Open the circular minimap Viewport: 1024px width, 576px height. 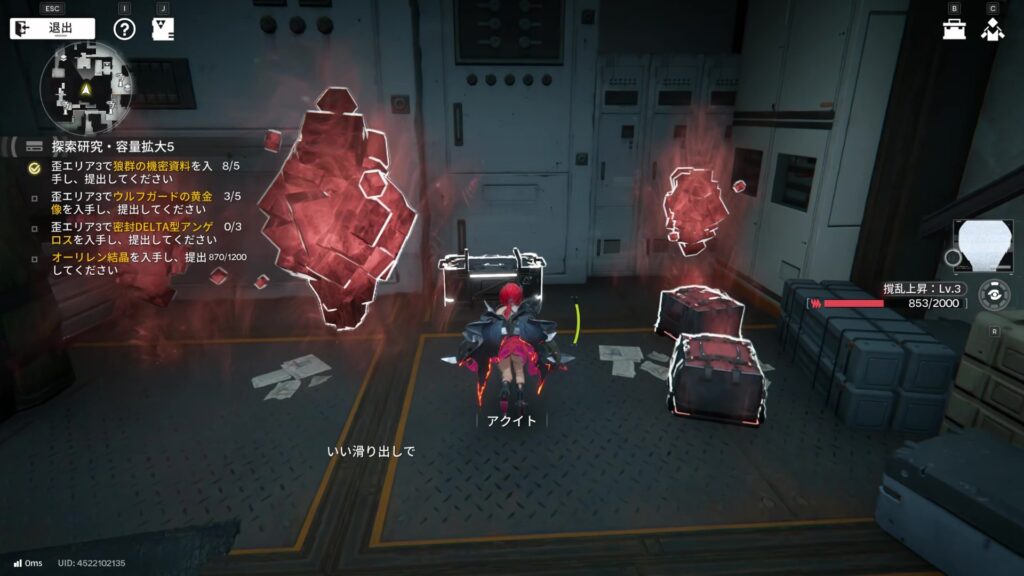(x=86, y=90)
